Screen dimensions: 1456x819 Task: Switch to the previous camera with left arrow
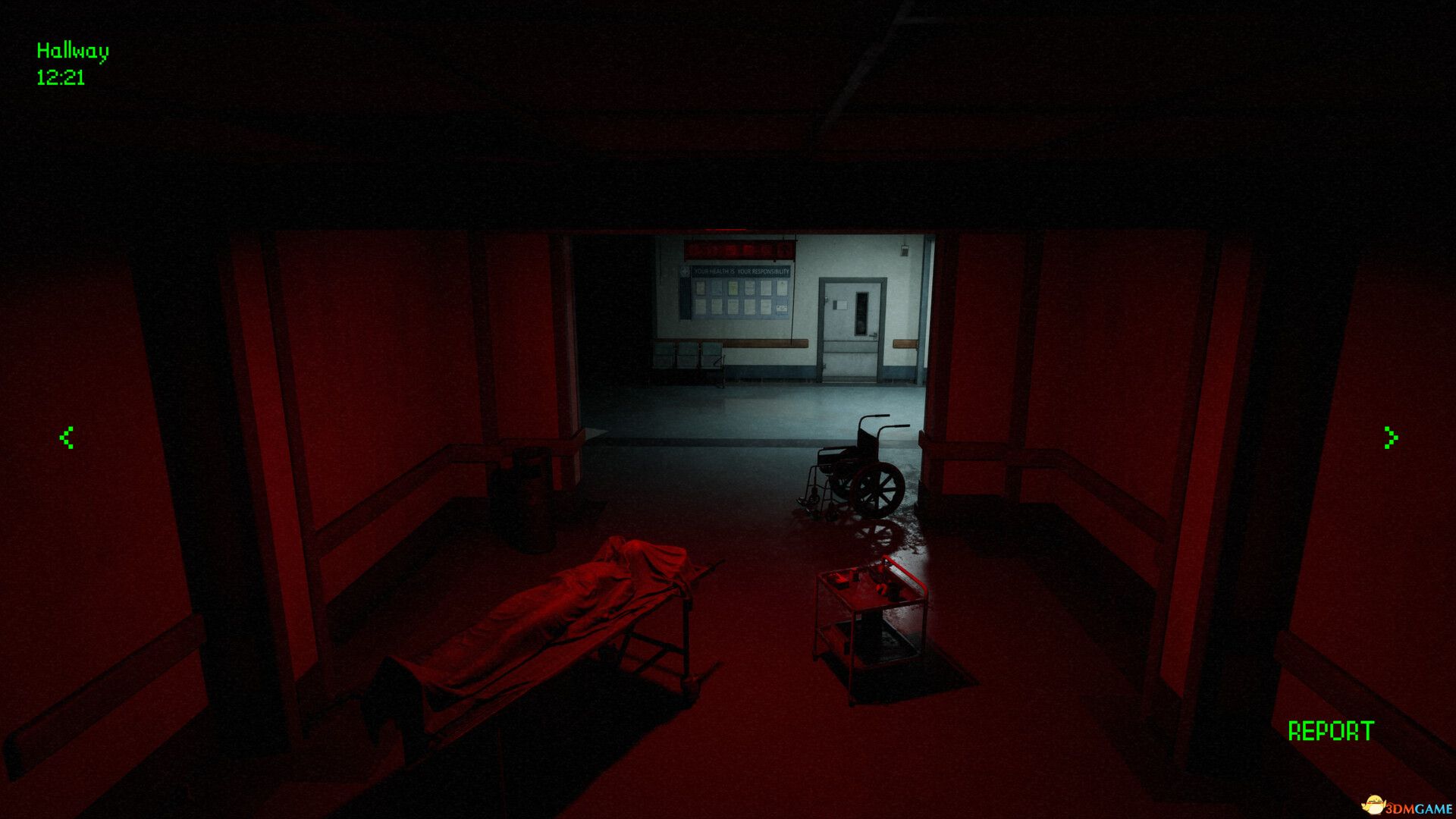pyautogui.click(x=67, y=438)
